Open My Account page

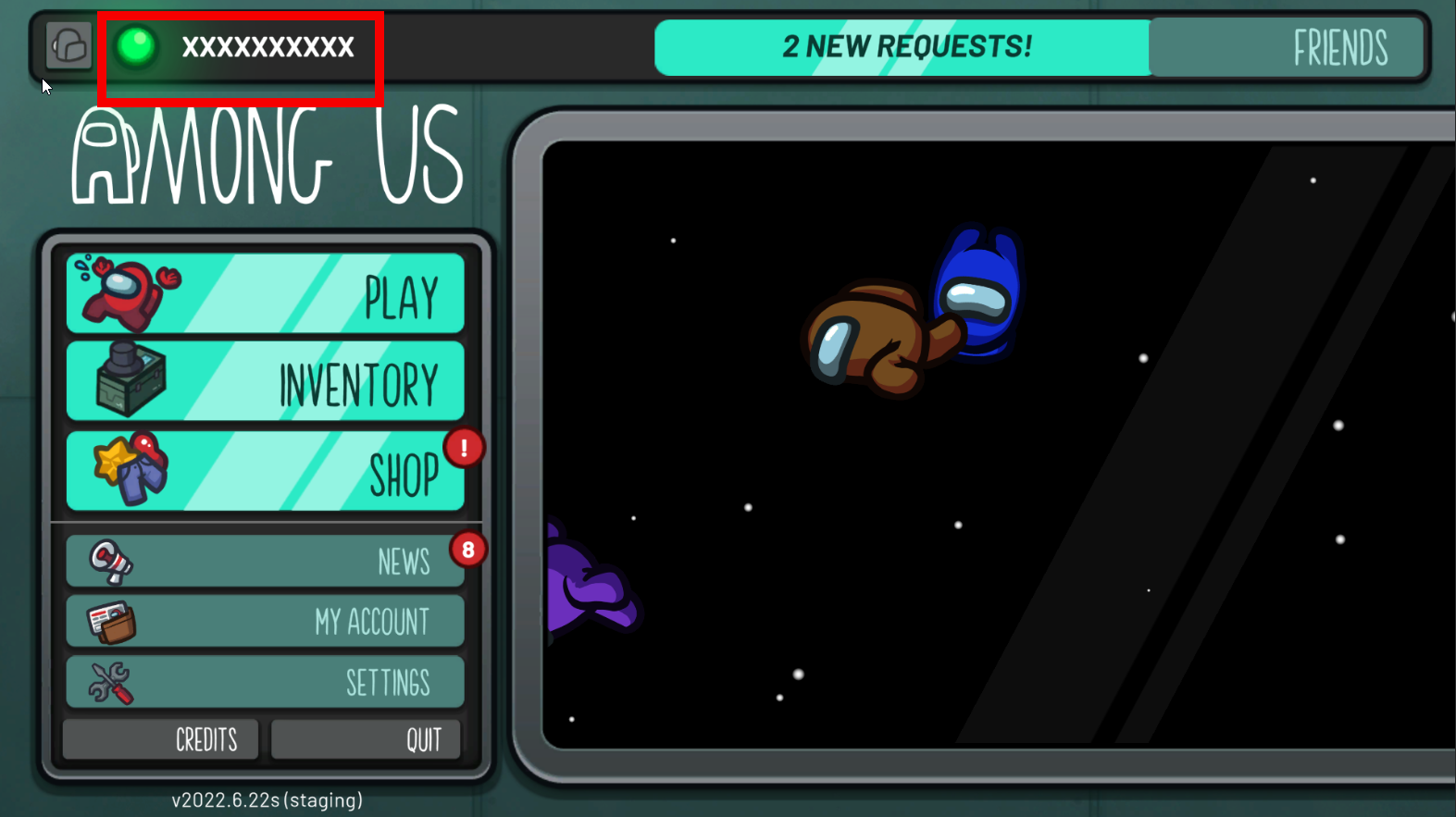point(266,621)
